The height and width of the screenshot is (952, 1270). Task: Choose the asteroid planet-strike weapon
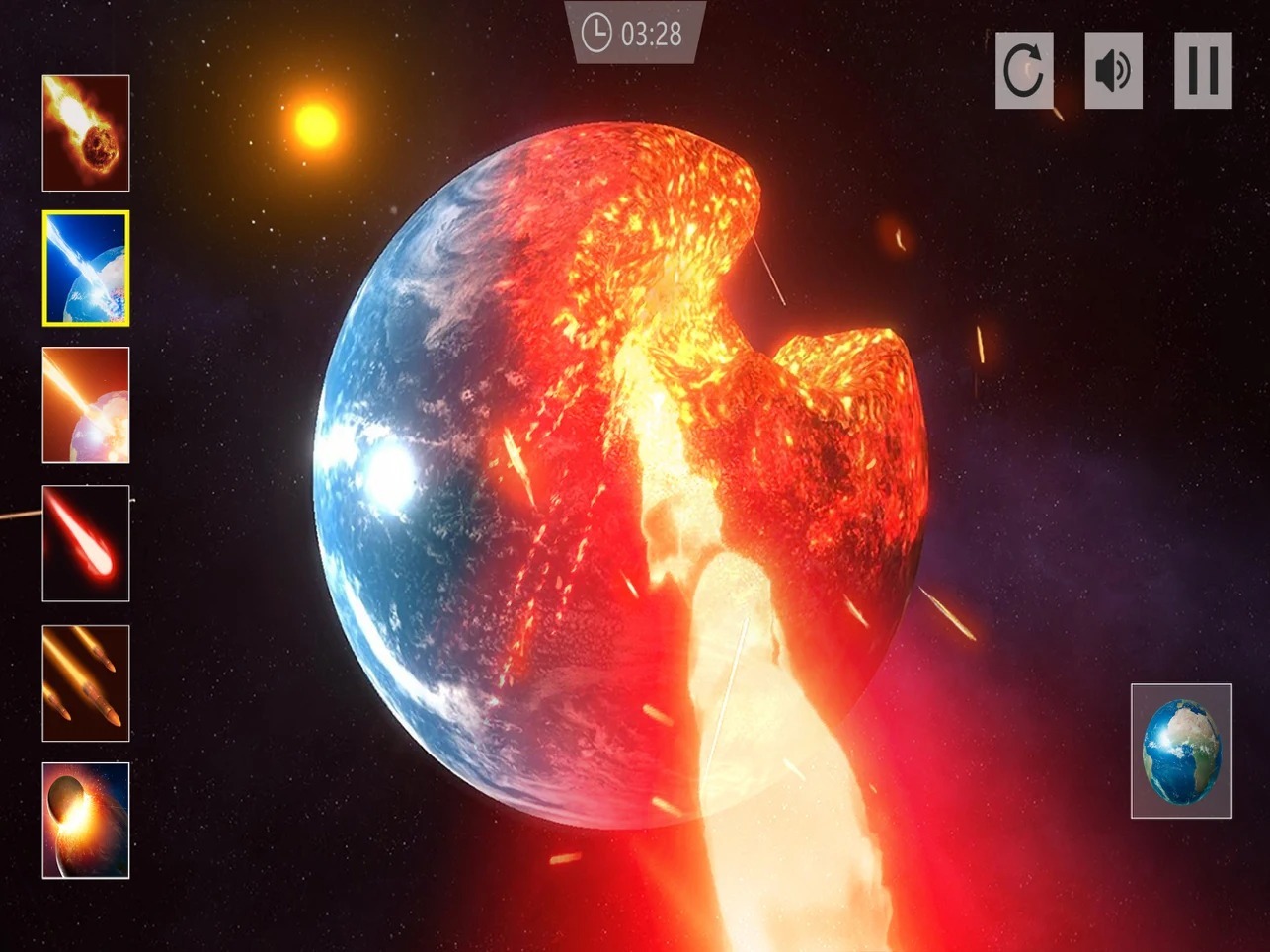(85, 405)
